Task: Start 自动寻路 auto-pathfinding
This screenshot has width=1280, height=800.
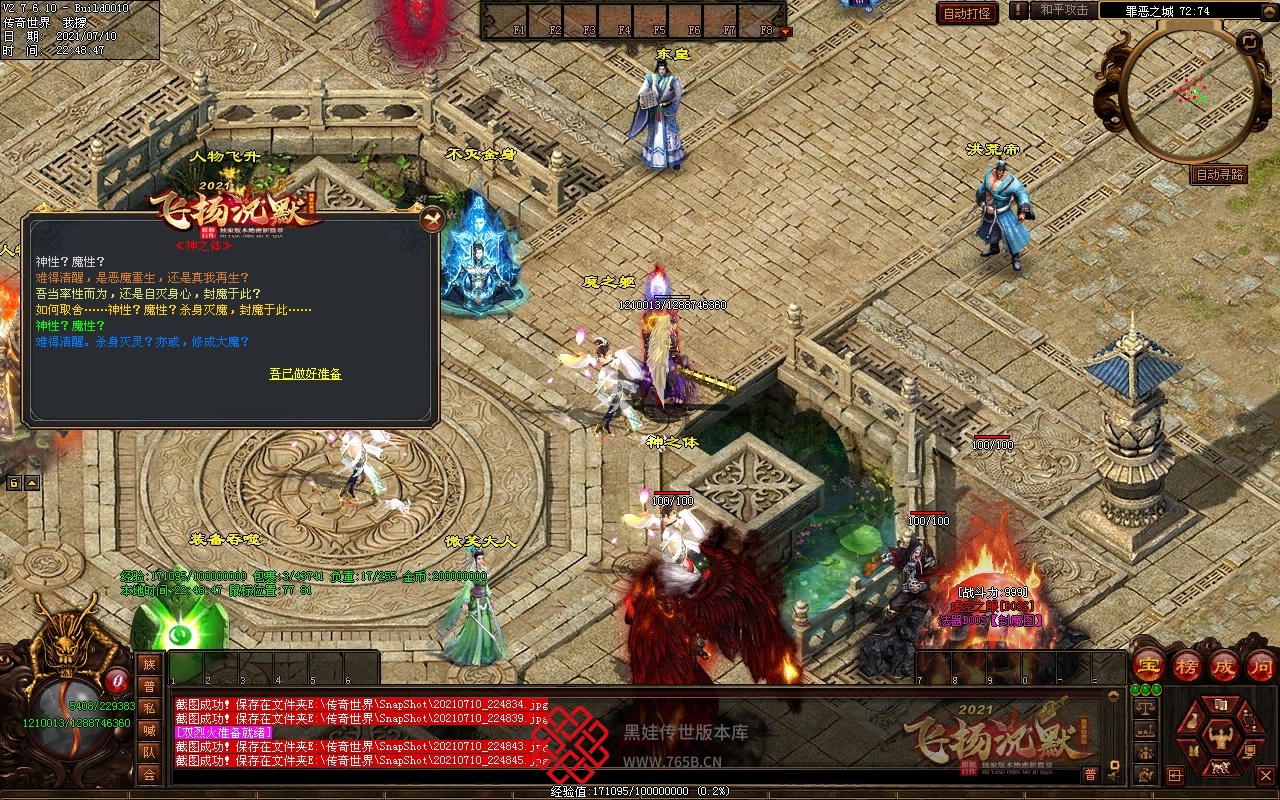Action: (1219, 174)
